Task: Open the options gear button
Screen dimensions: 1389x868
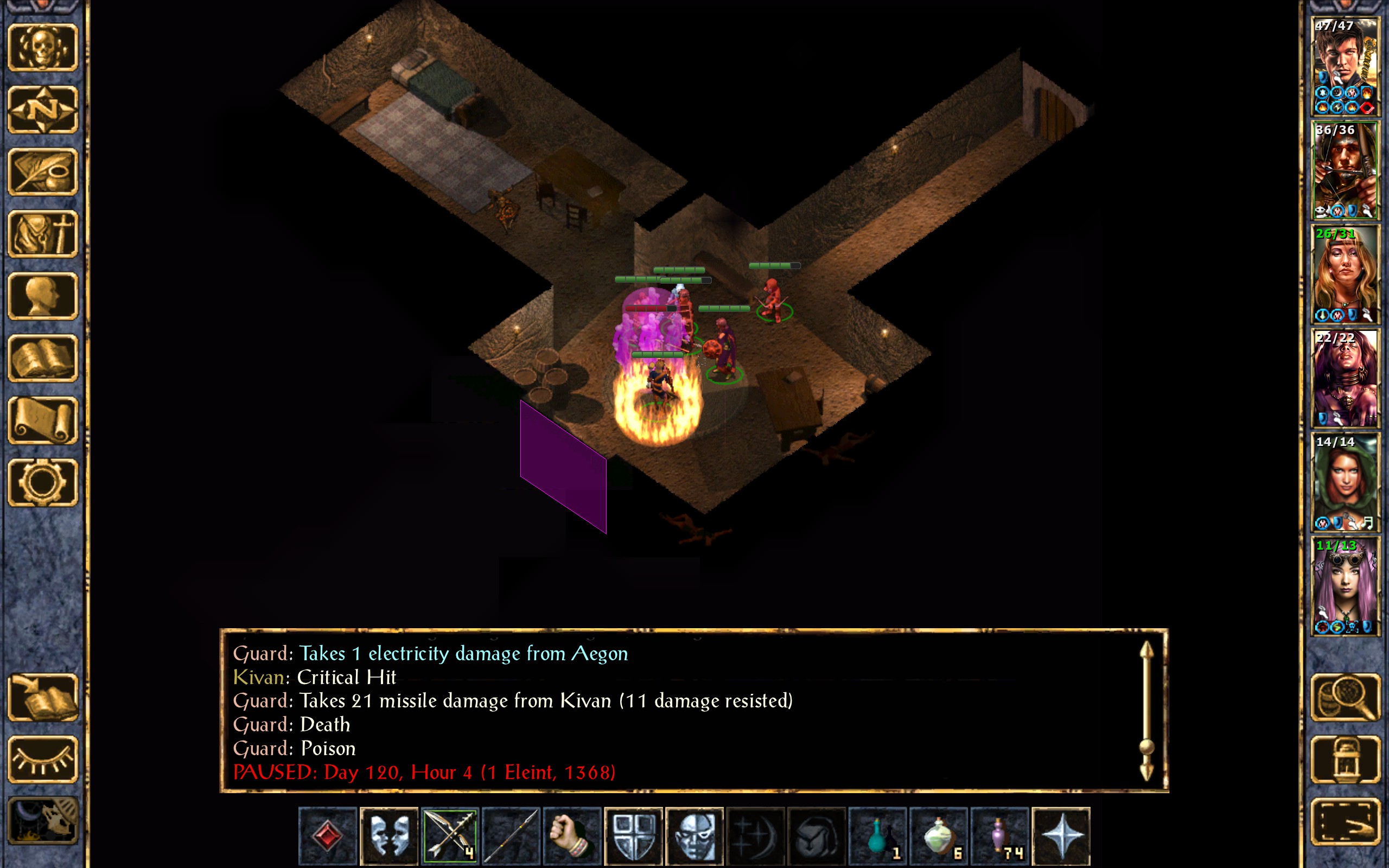Action: [x=42, y=482]
